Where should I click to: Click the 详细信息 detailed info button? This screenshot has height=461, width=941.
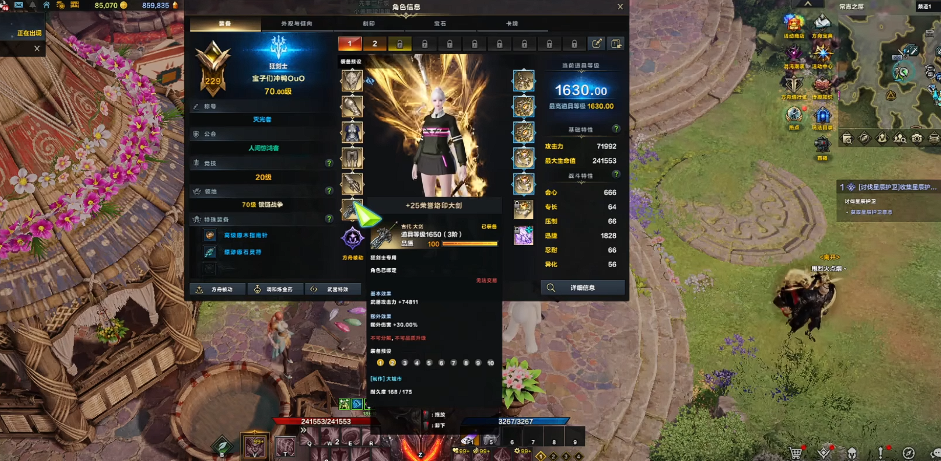[582, 288]
